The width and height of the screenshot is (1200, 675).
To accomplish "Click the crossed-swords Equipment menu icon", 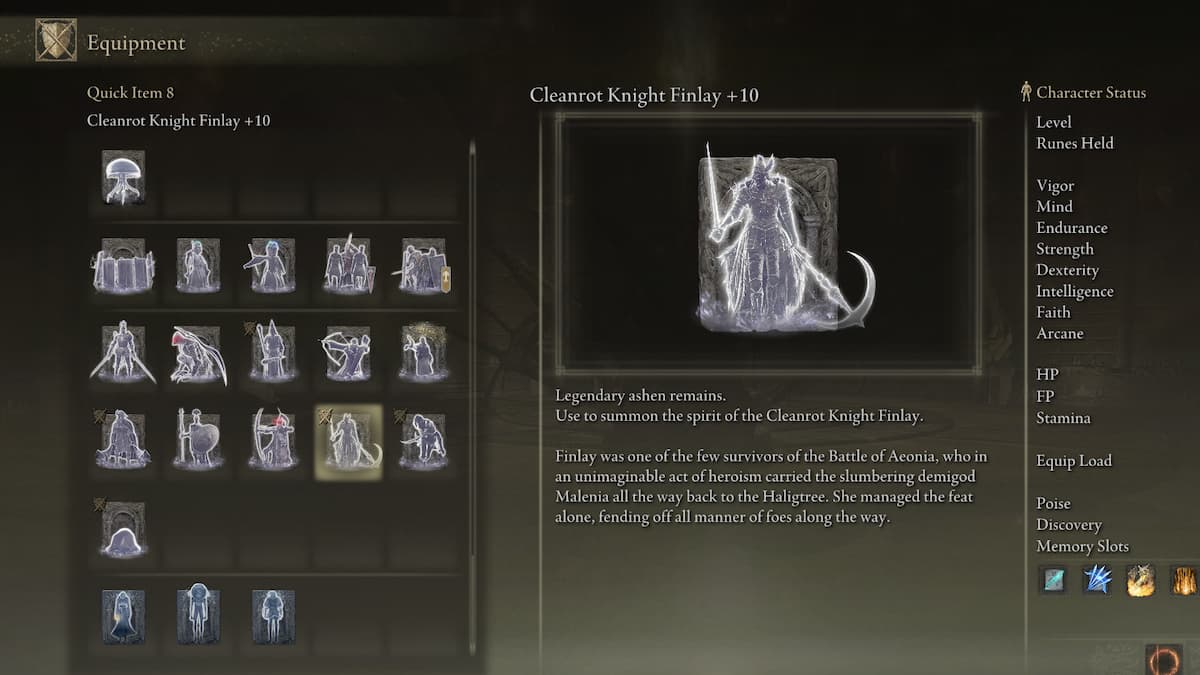I will [56, 41].
